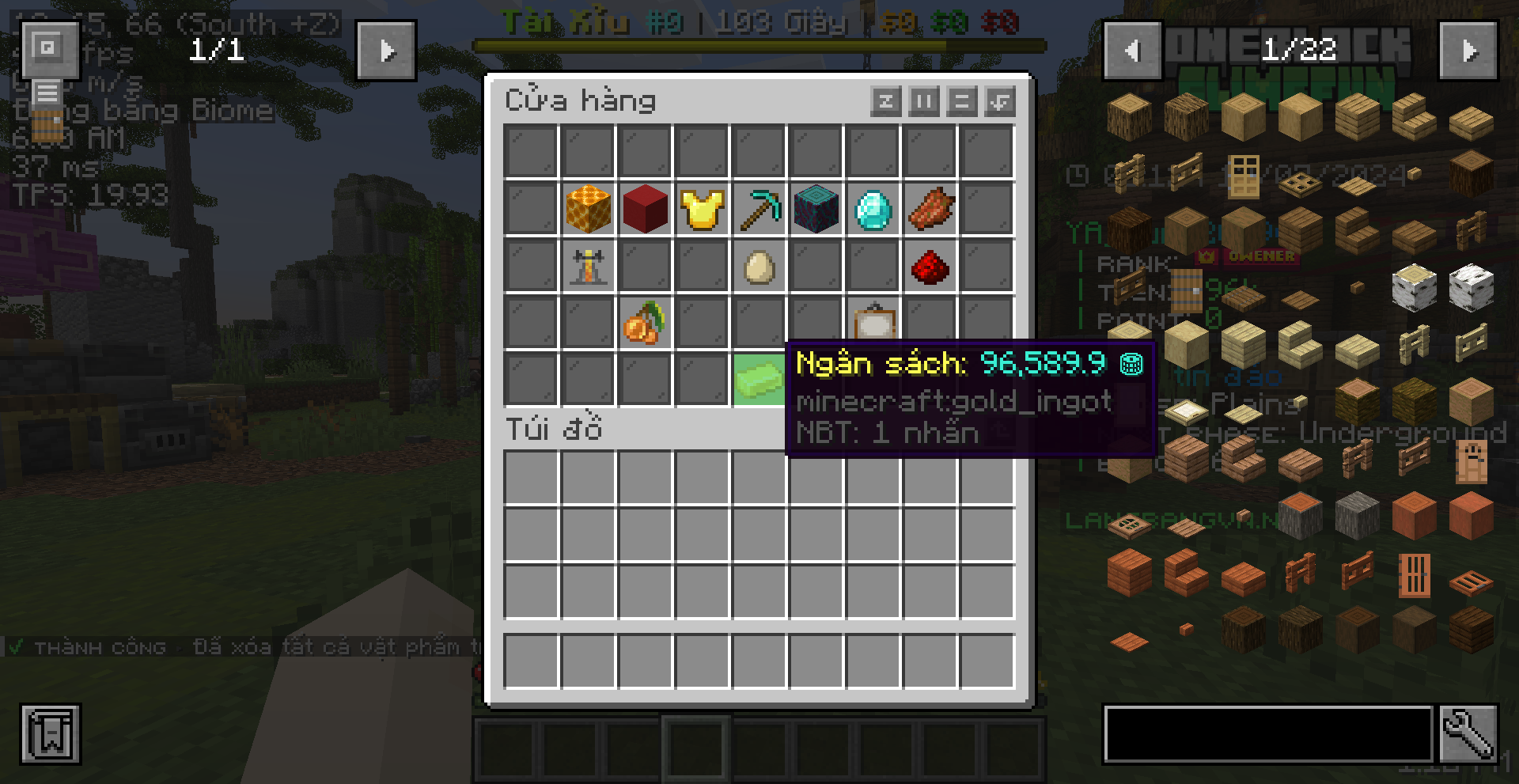
Task: Click the green ingot budget slot
Action: tap(759, 381)
